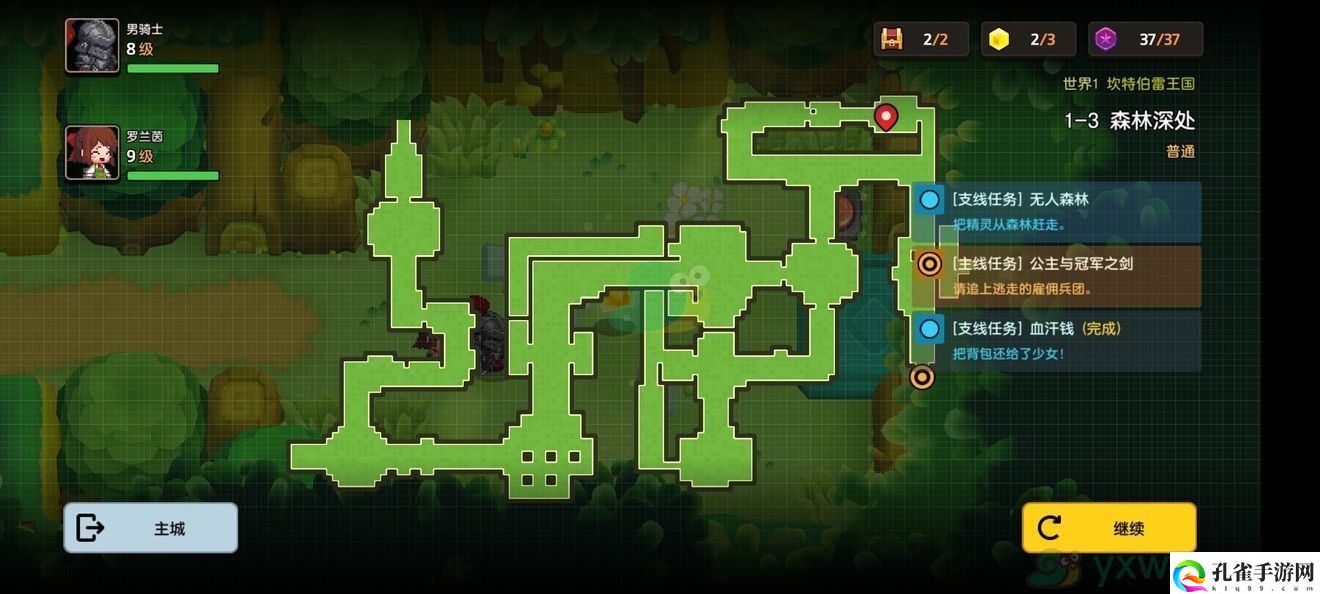Screen dimensions: 1320x594
Task: Click the red location pin on the map
Action: click(x=885, y=118)
